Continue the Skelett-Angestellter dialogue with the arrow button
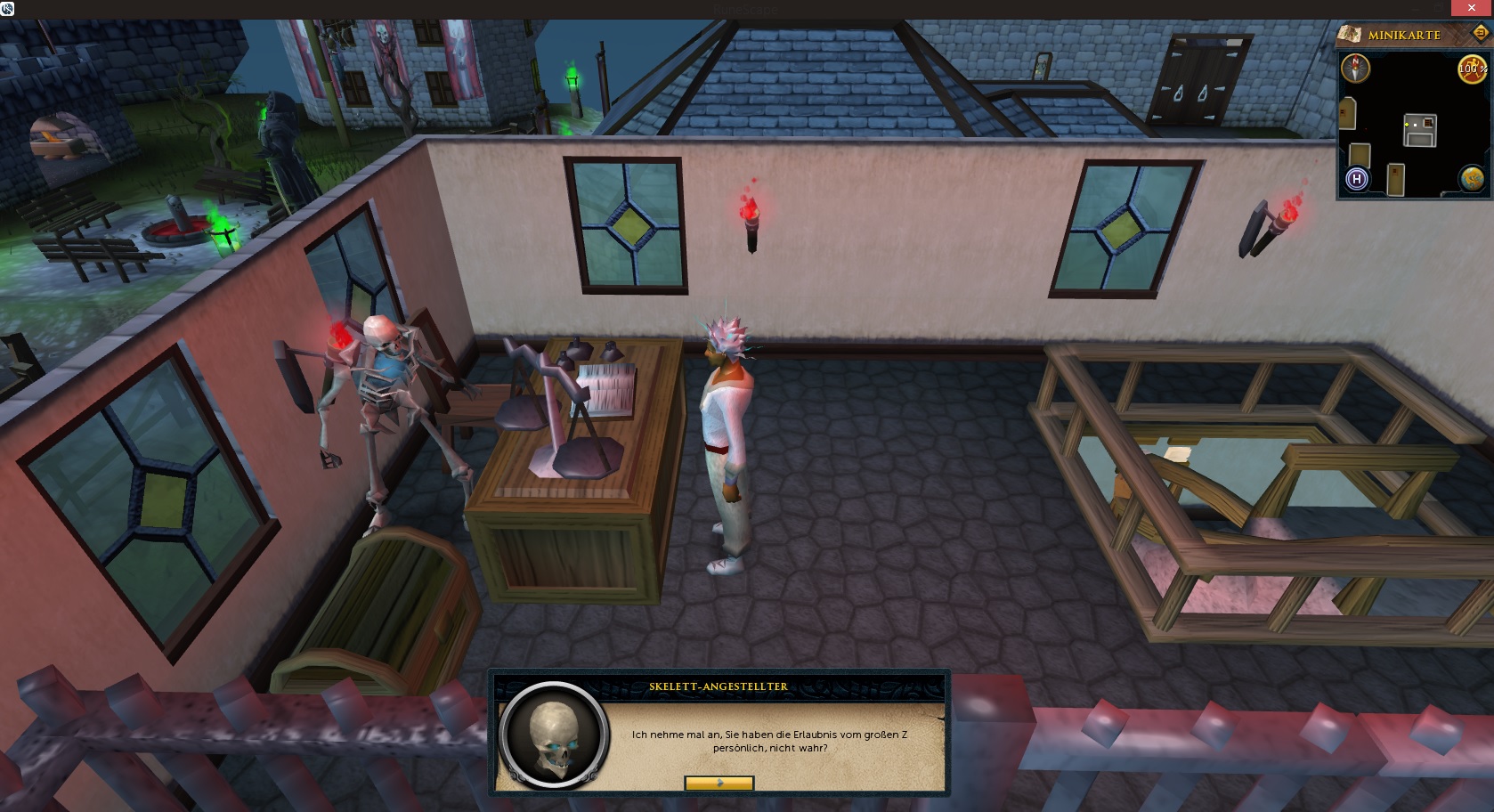 [719, 784]
